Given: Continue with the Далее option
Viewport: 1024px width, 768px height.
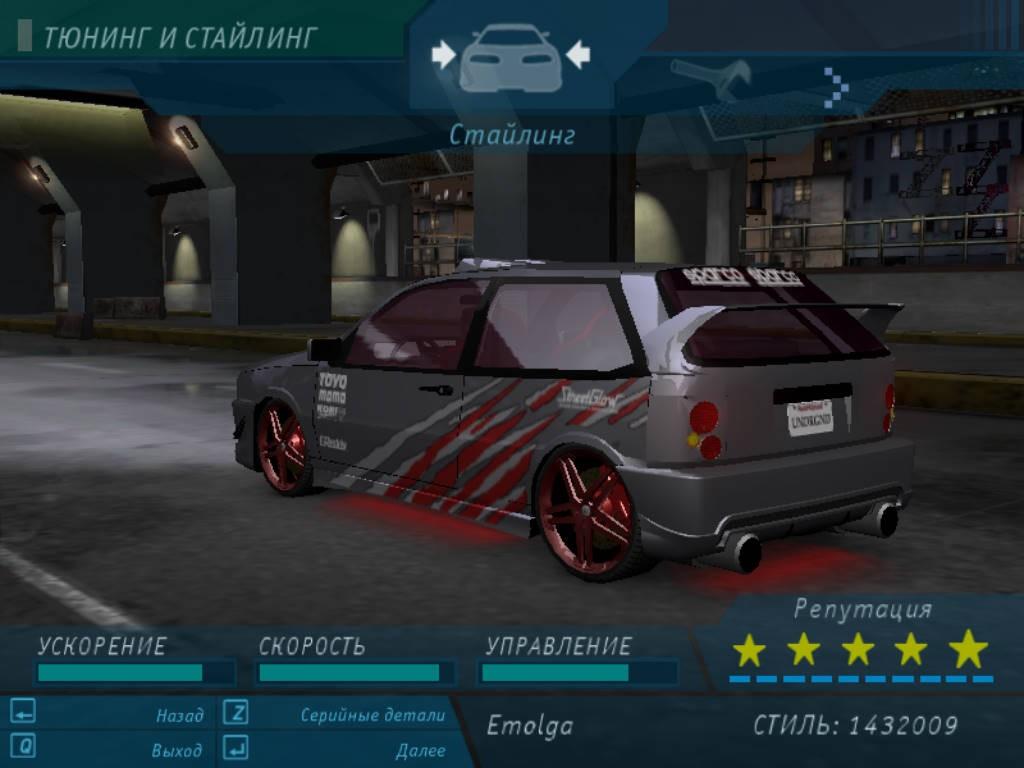Looking at the screenshot, I should (x=420, y=749).
